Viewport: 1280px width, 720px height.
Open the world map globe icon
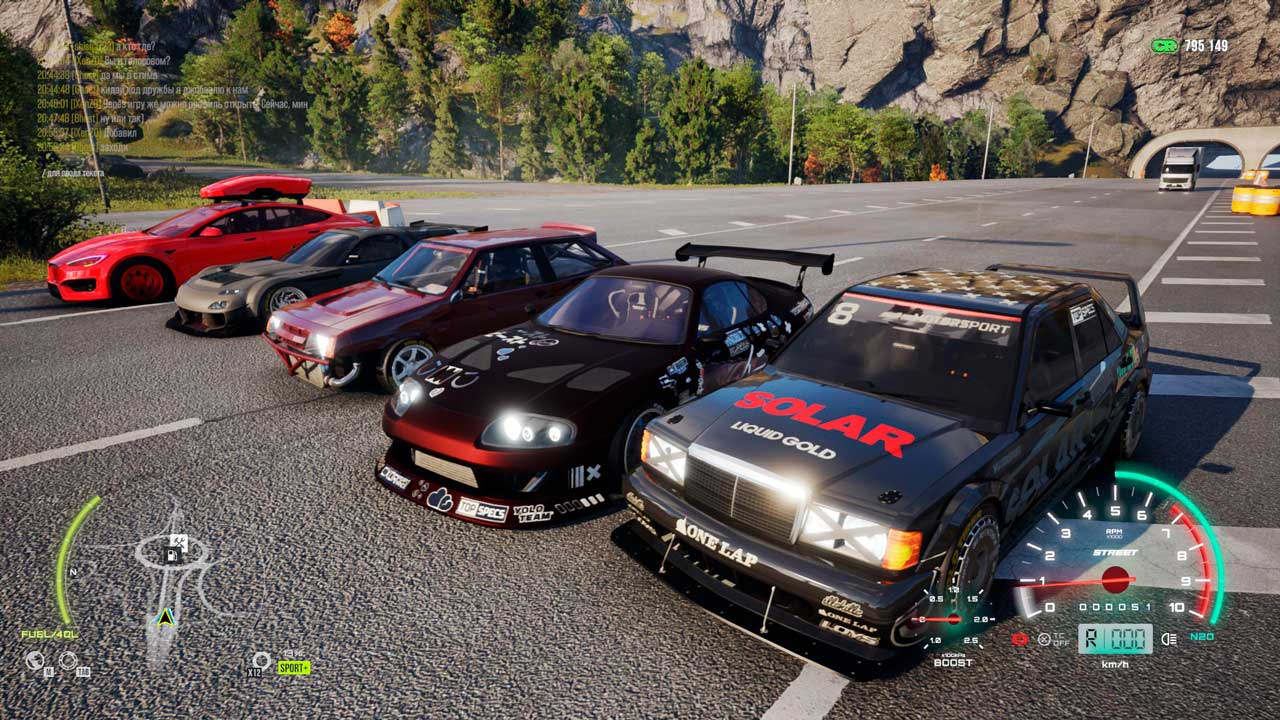pyautogui.click(x=34, y=660)
